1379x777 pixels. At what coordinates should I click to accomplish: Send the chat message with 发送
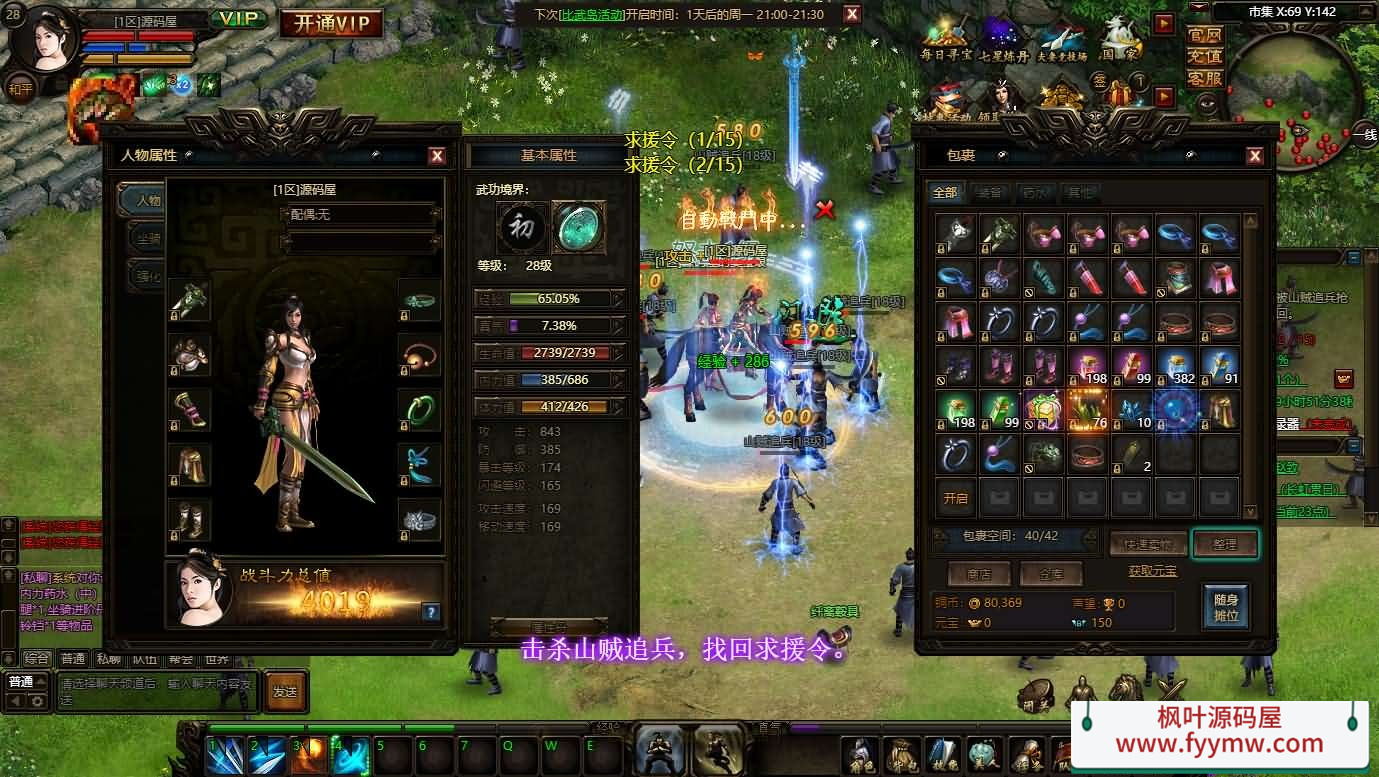tap(285, 691)
